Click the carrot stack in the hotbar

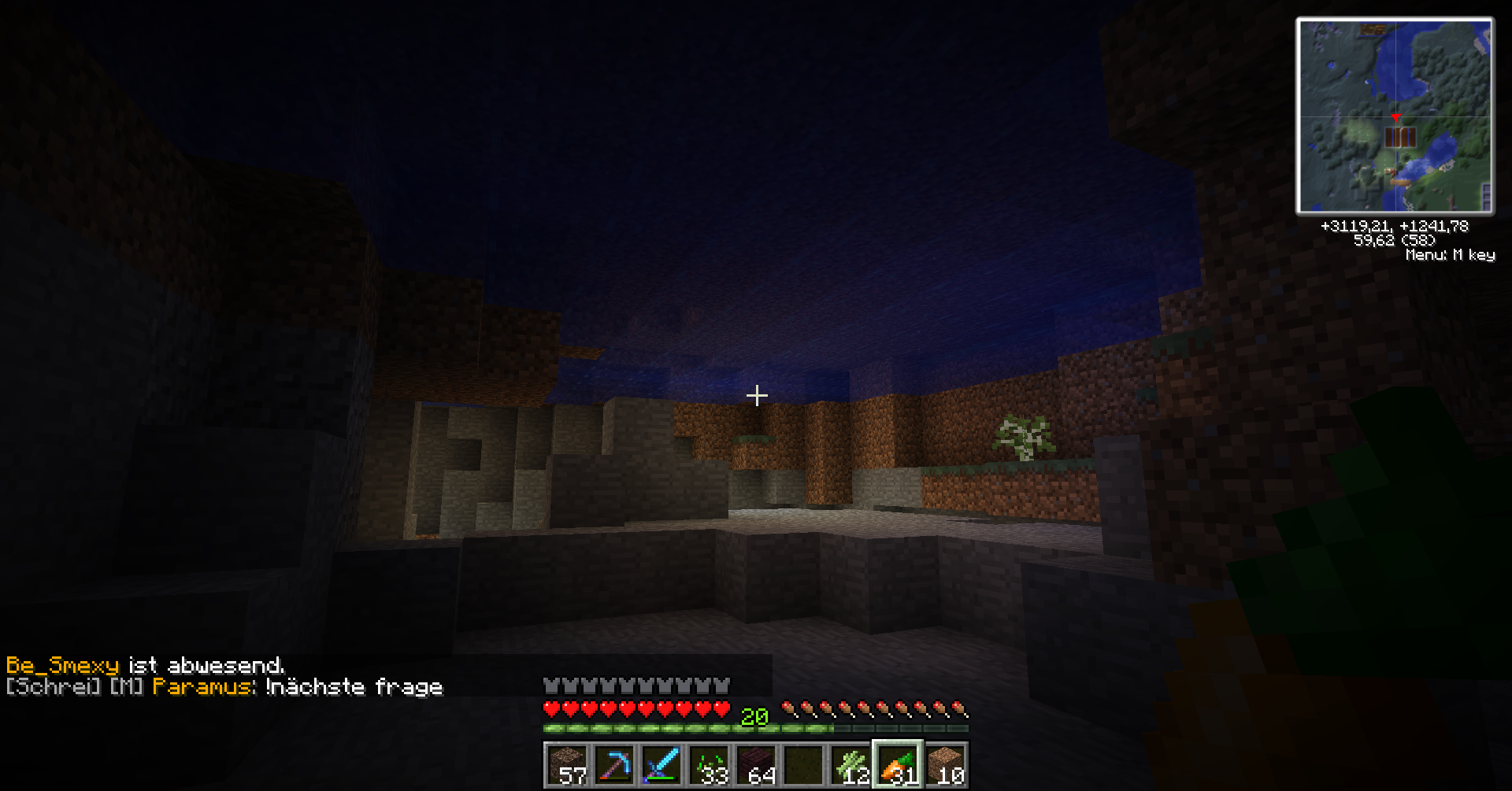[898, 765]
